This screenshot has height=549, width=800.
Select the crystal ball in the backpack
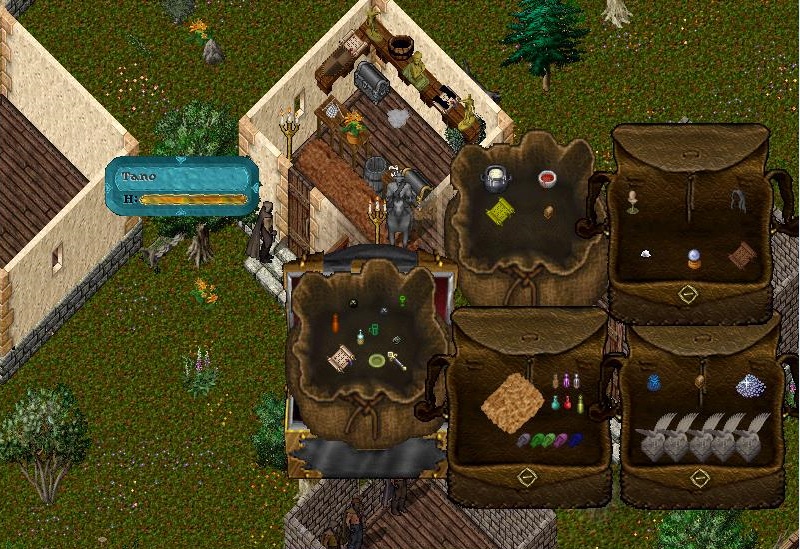[693, 260]
